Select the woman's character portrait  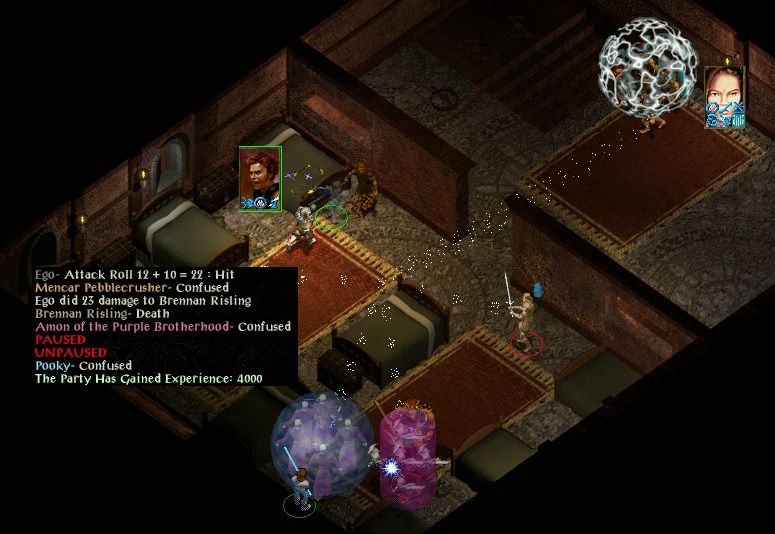pyautogui.click(x=724, y=95)
